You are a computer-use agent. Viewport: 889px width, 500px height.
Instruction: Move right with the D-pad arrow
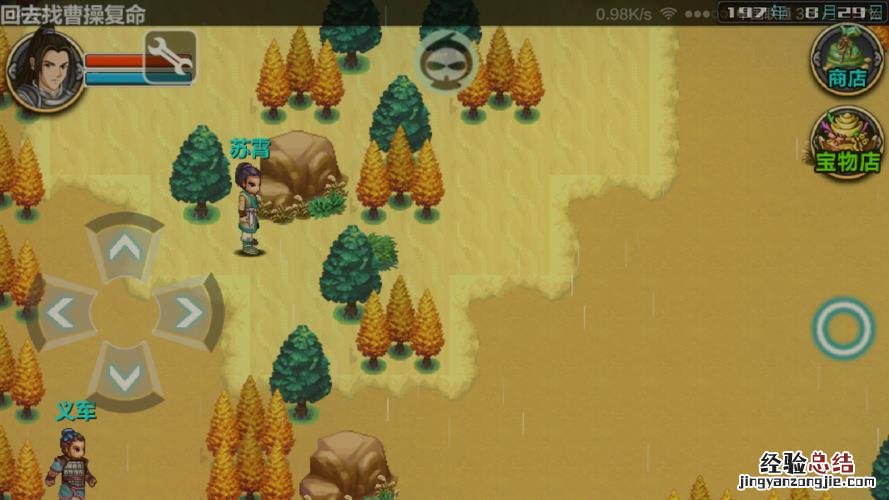[x=188, y=314]
